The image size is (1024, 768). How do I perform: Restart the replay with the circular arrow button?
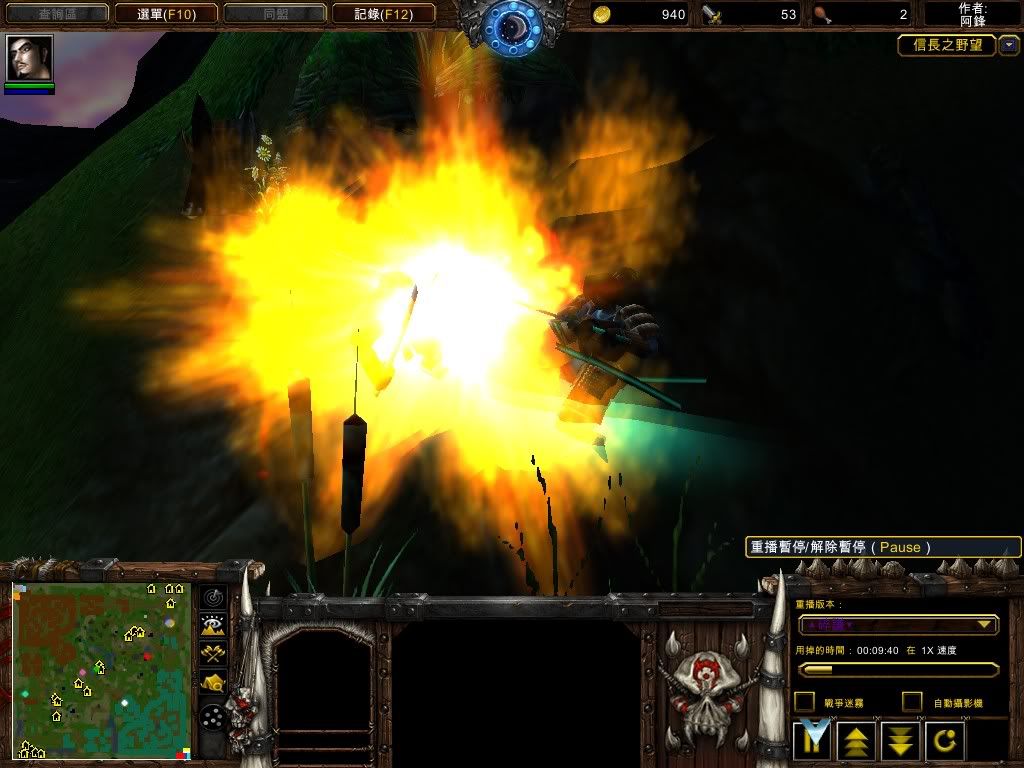(944, 741)
